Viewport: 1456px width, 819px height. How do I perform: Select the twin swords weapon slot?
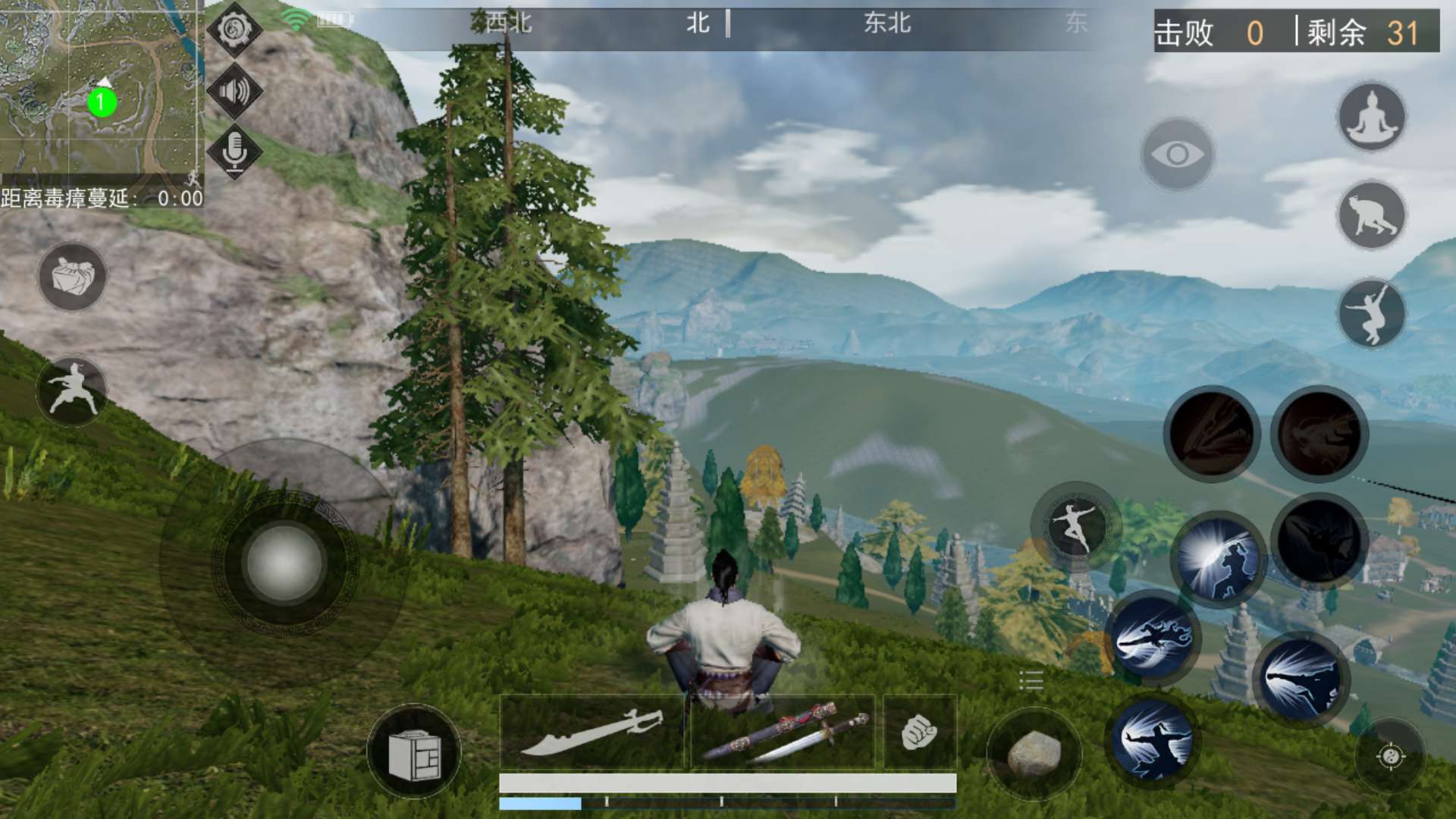pos(783,733)
